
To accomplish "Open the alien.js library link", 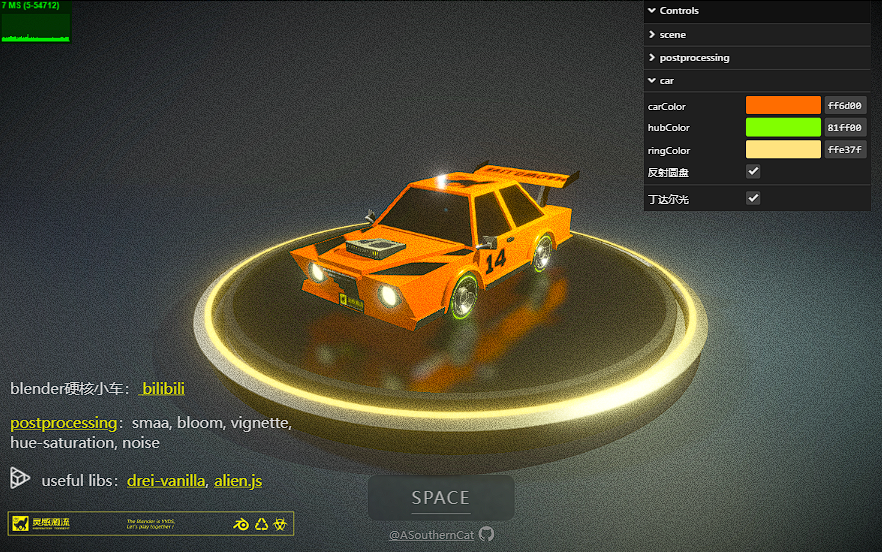I will click(x=238, y=481).
